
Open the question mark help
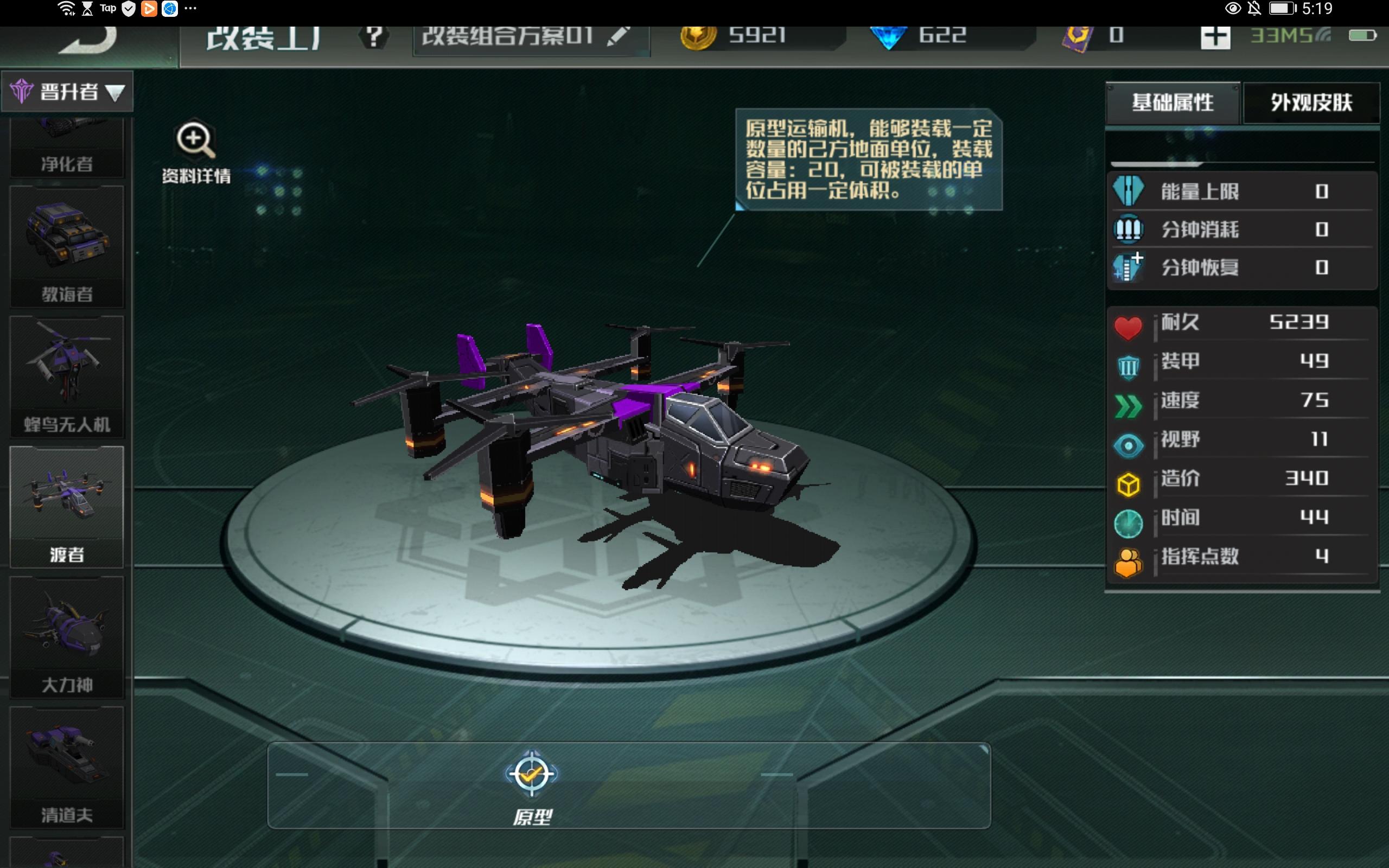(374, 38)
